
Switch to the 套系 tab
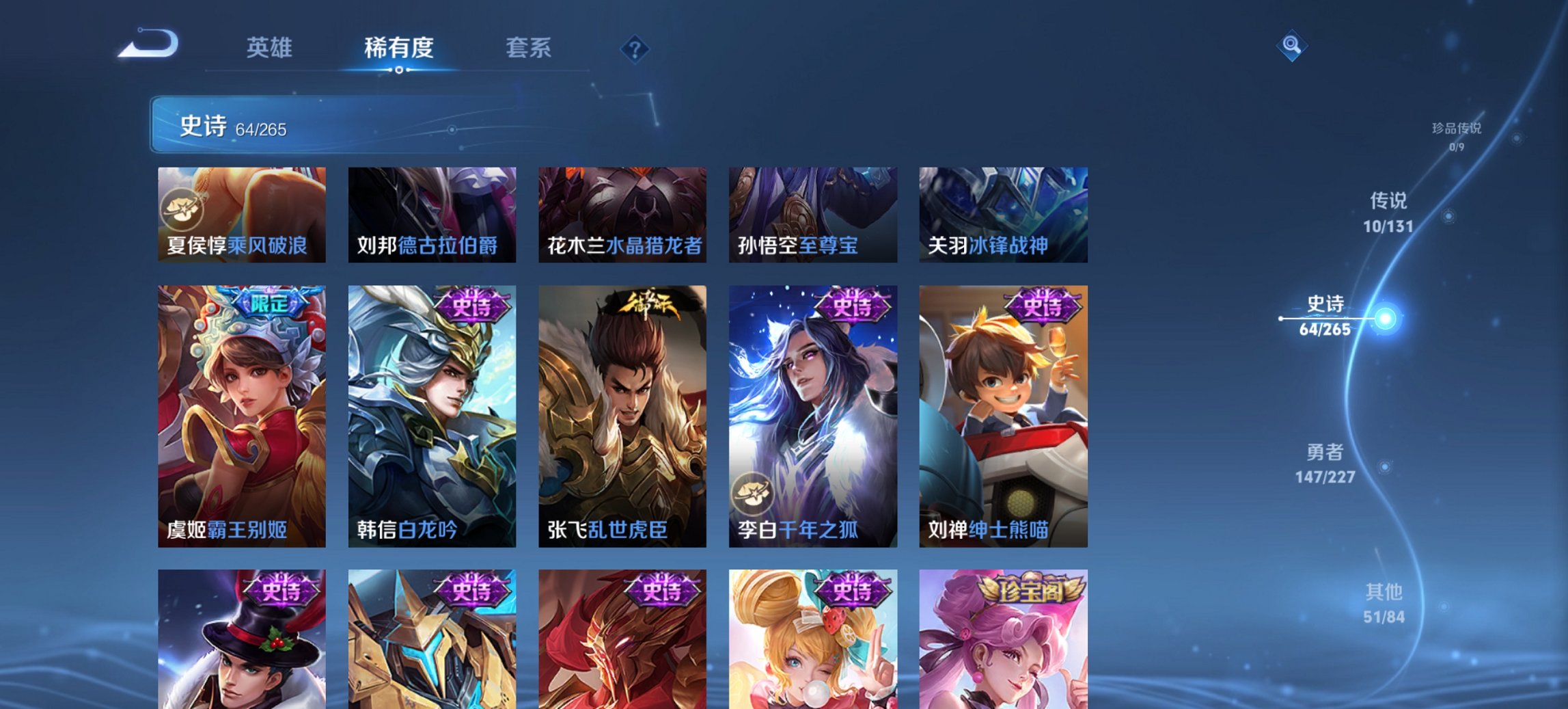[529, 48]
